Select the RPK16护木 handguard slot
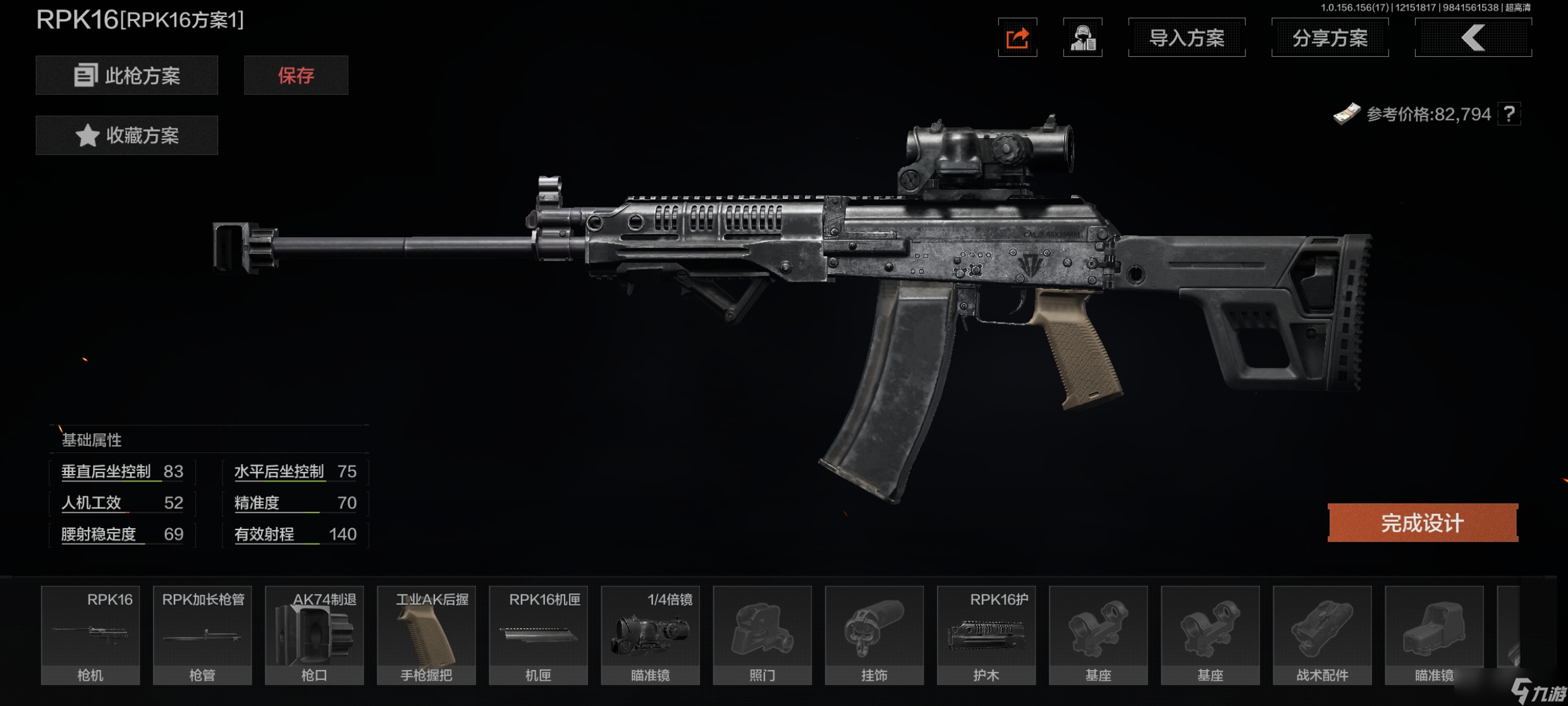 pos(986,635)
